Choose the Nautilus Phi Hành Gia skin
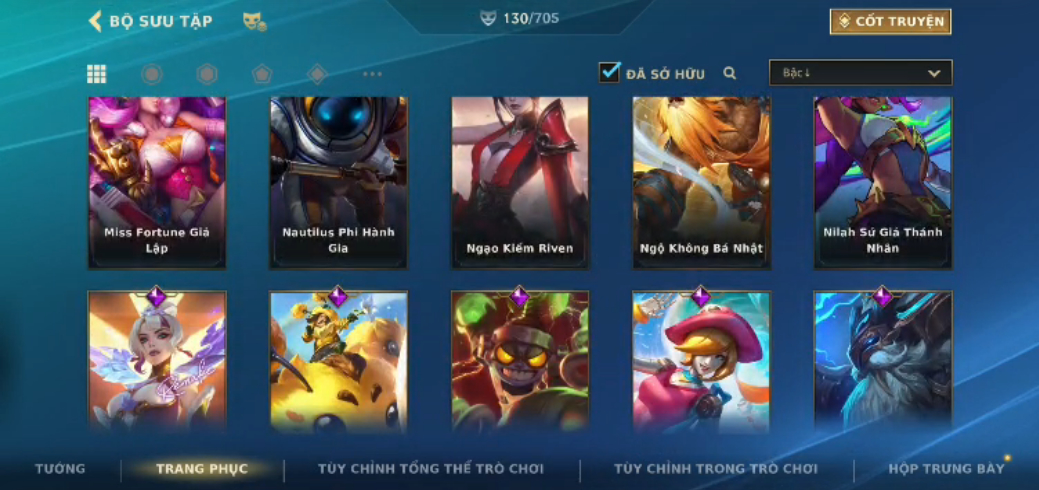This screenshot has height=490, width=1039. (x=338, y=183)
